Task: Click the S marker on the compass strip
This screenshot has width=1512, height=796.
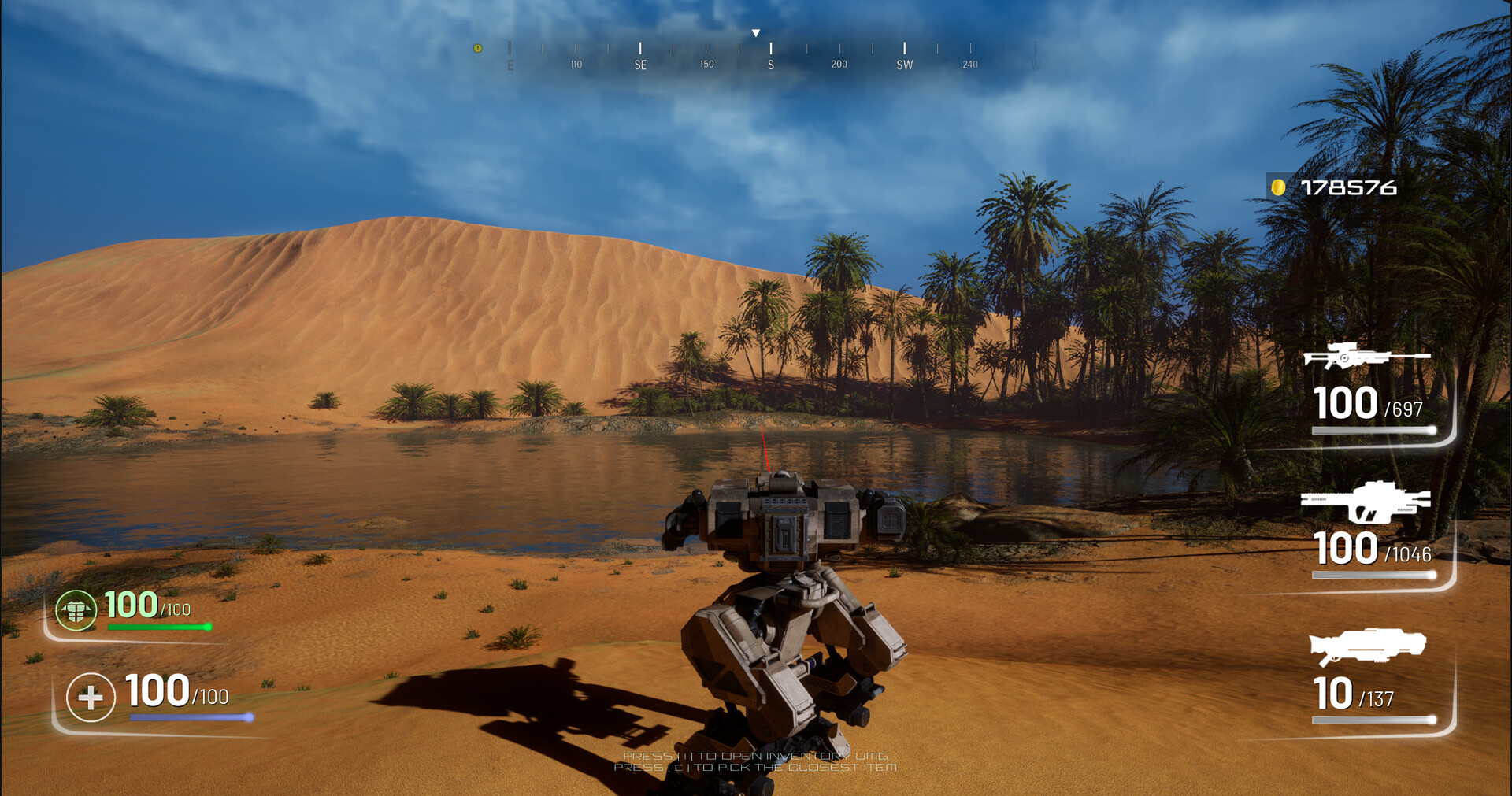Action: 771,65
